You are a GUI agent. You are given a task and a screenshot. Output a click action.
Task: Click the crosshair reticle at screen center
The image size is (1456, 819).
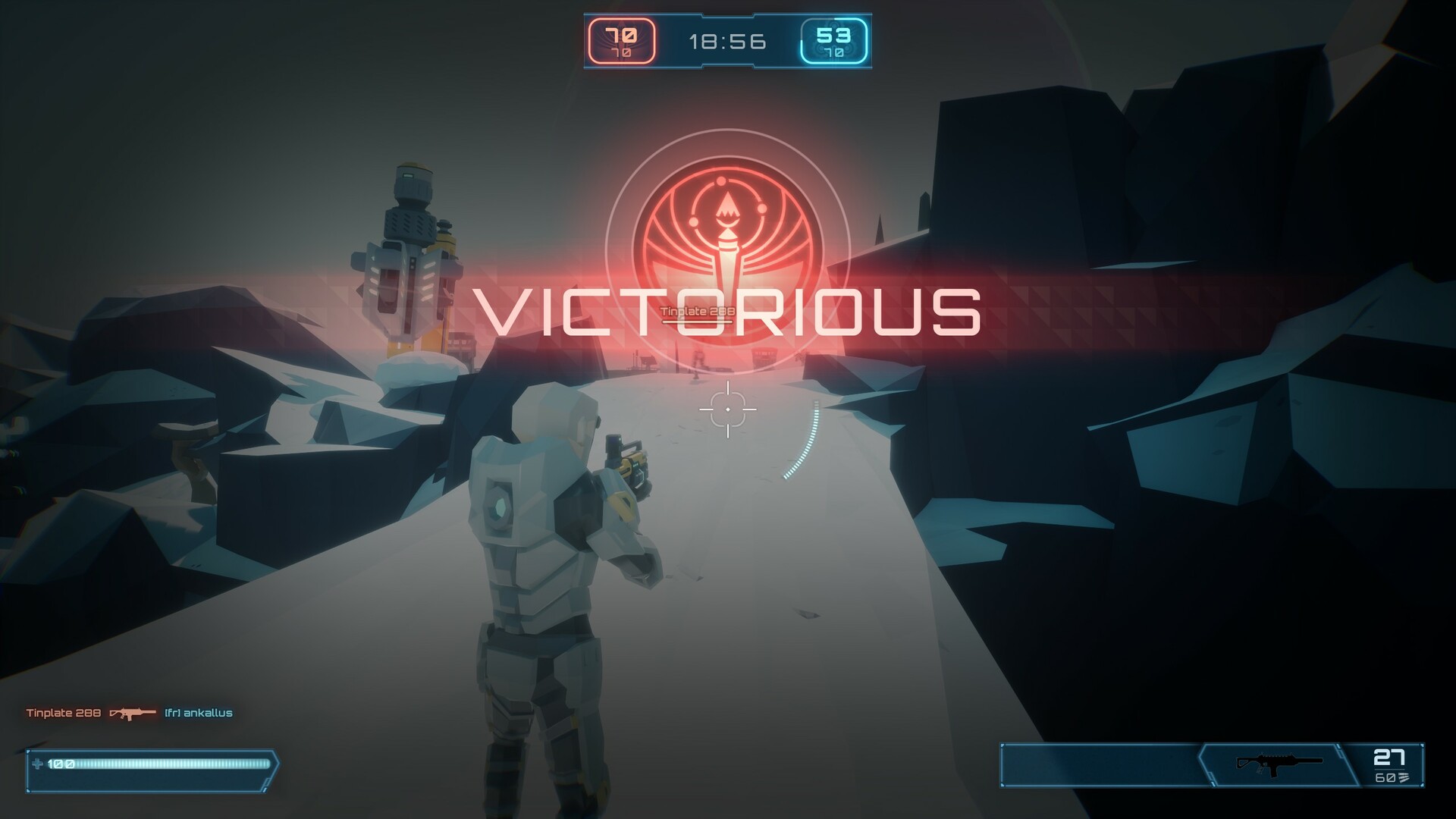730,409
